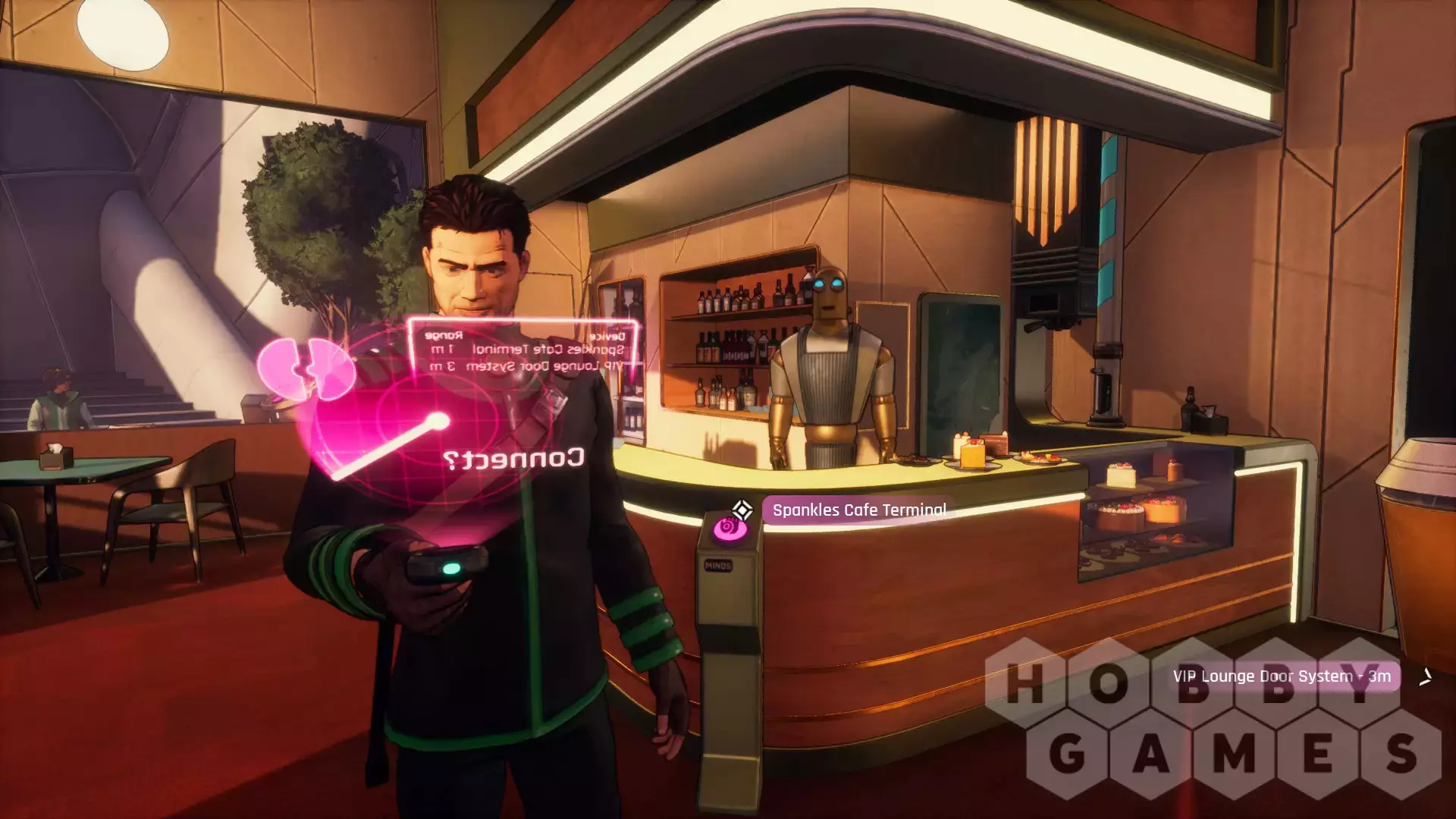Click the diamond interaction marker beside the terminal label
This screenshot has width=1456, height=819.
[742, 510]
